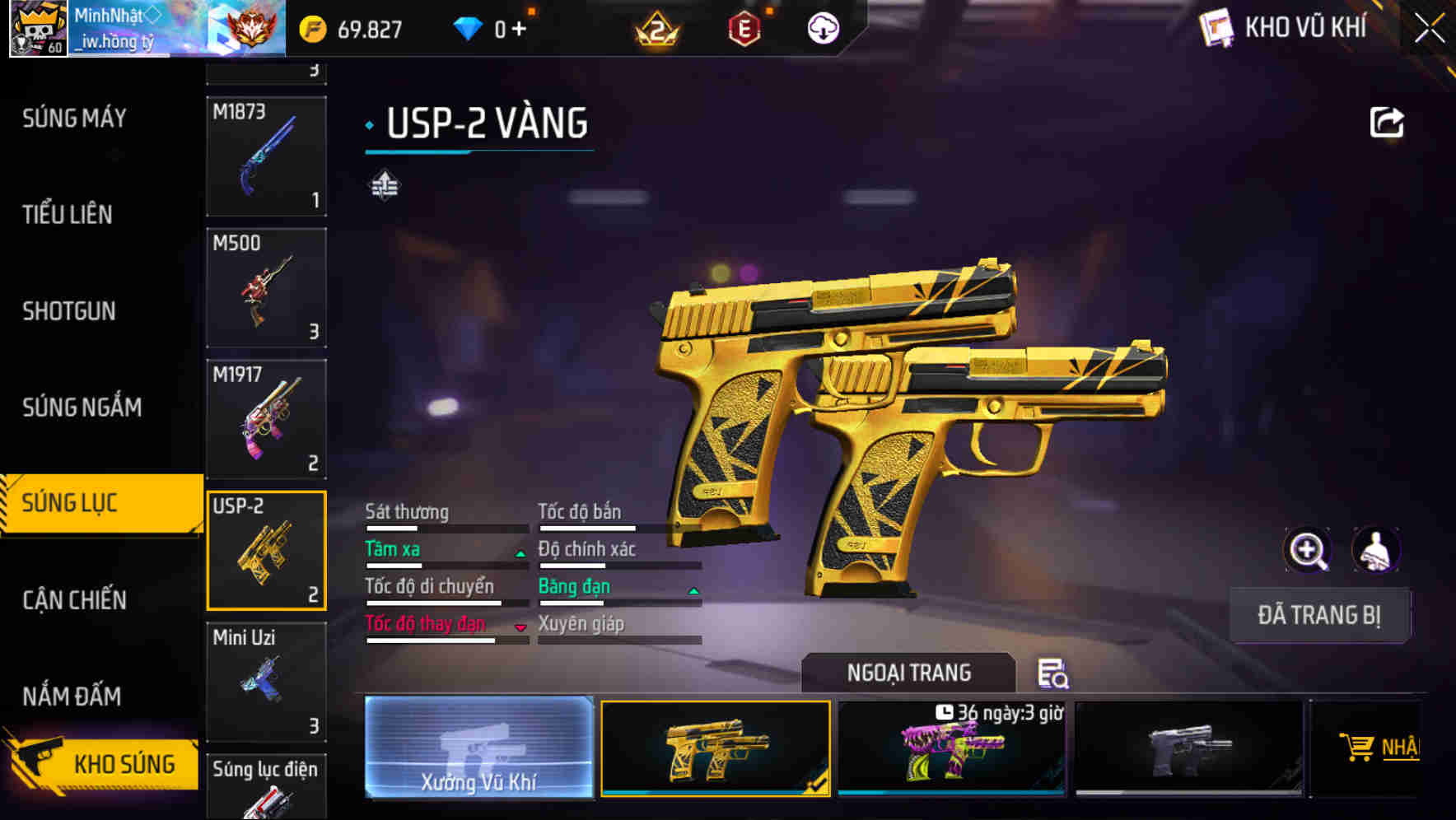
Task: Choose the silver default USP-2 skin
Action: [1188, 748]
